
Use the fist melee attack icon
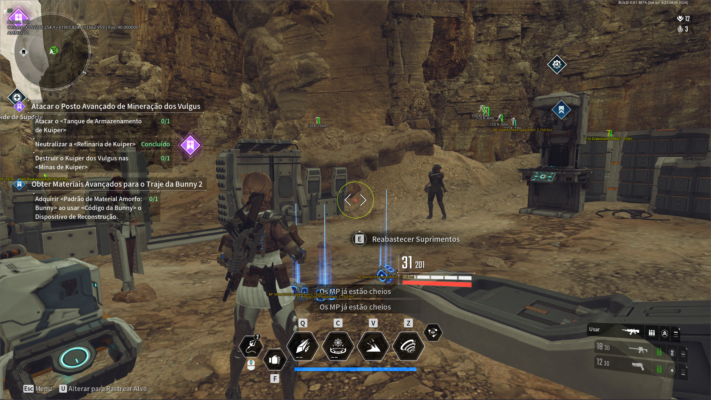274,359
